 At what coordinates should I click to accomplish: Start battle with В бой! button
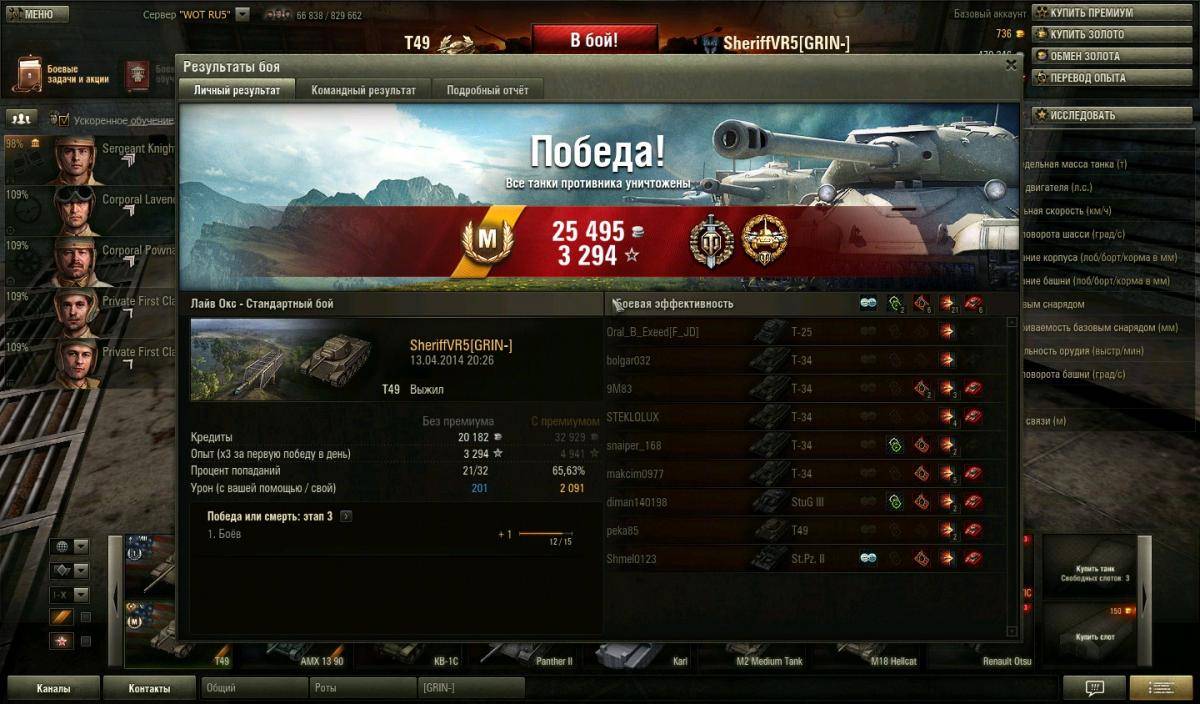click(x=594, y=40)
